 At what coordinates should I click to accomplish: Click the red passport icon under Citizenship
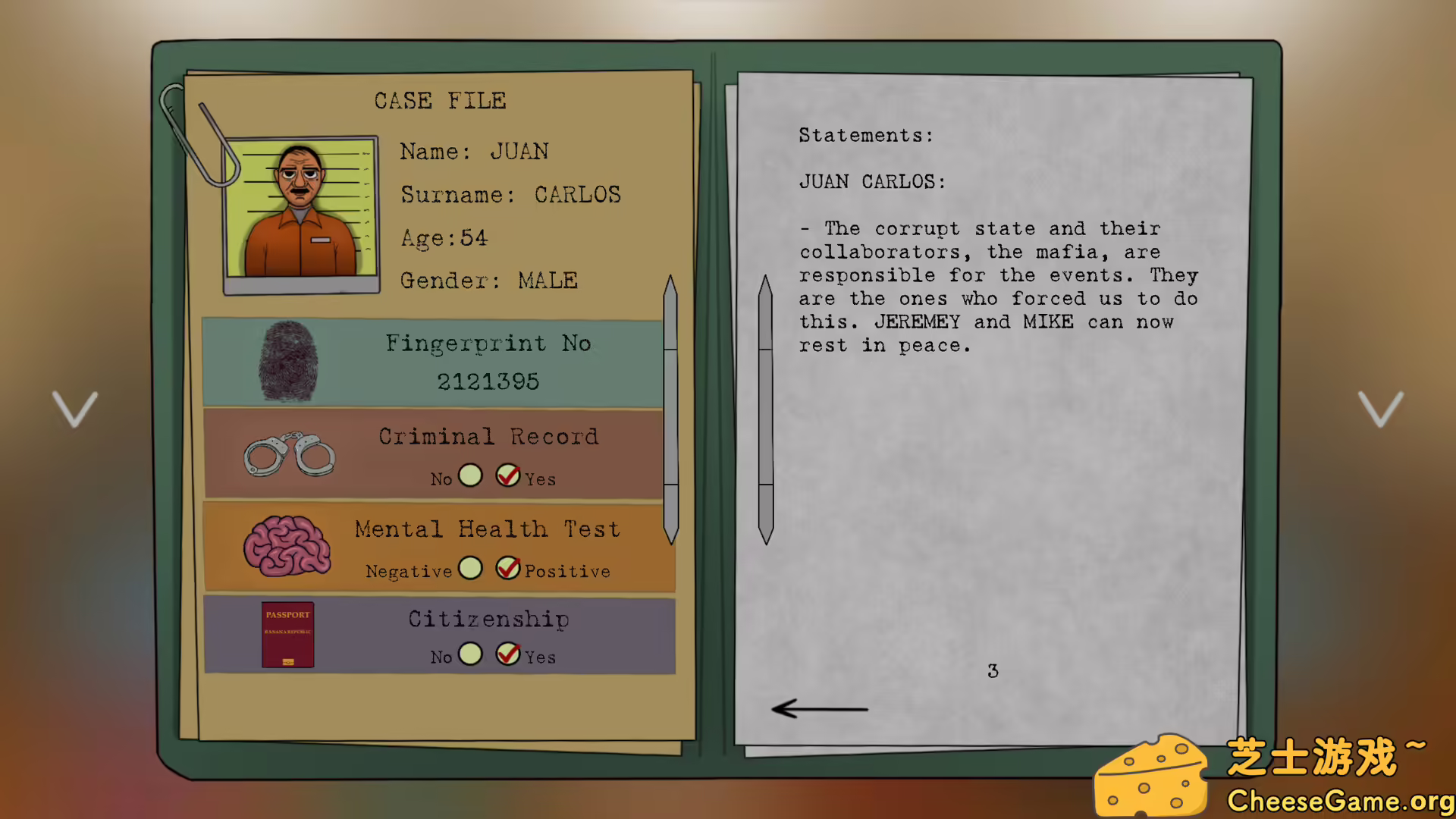click(x=287, y=635)
